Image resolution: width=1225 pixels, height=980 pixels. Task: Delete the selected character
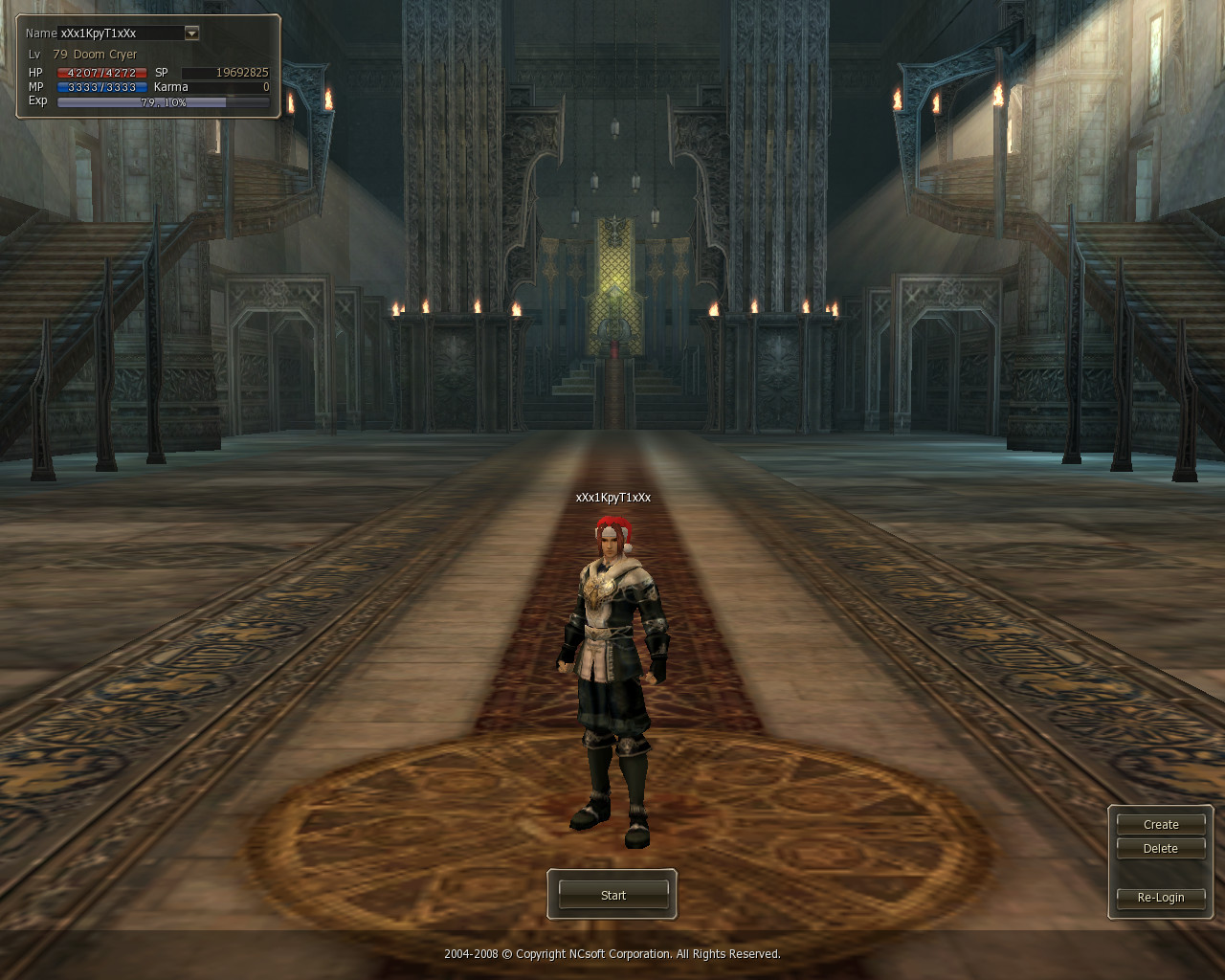tap(1160, 849)
